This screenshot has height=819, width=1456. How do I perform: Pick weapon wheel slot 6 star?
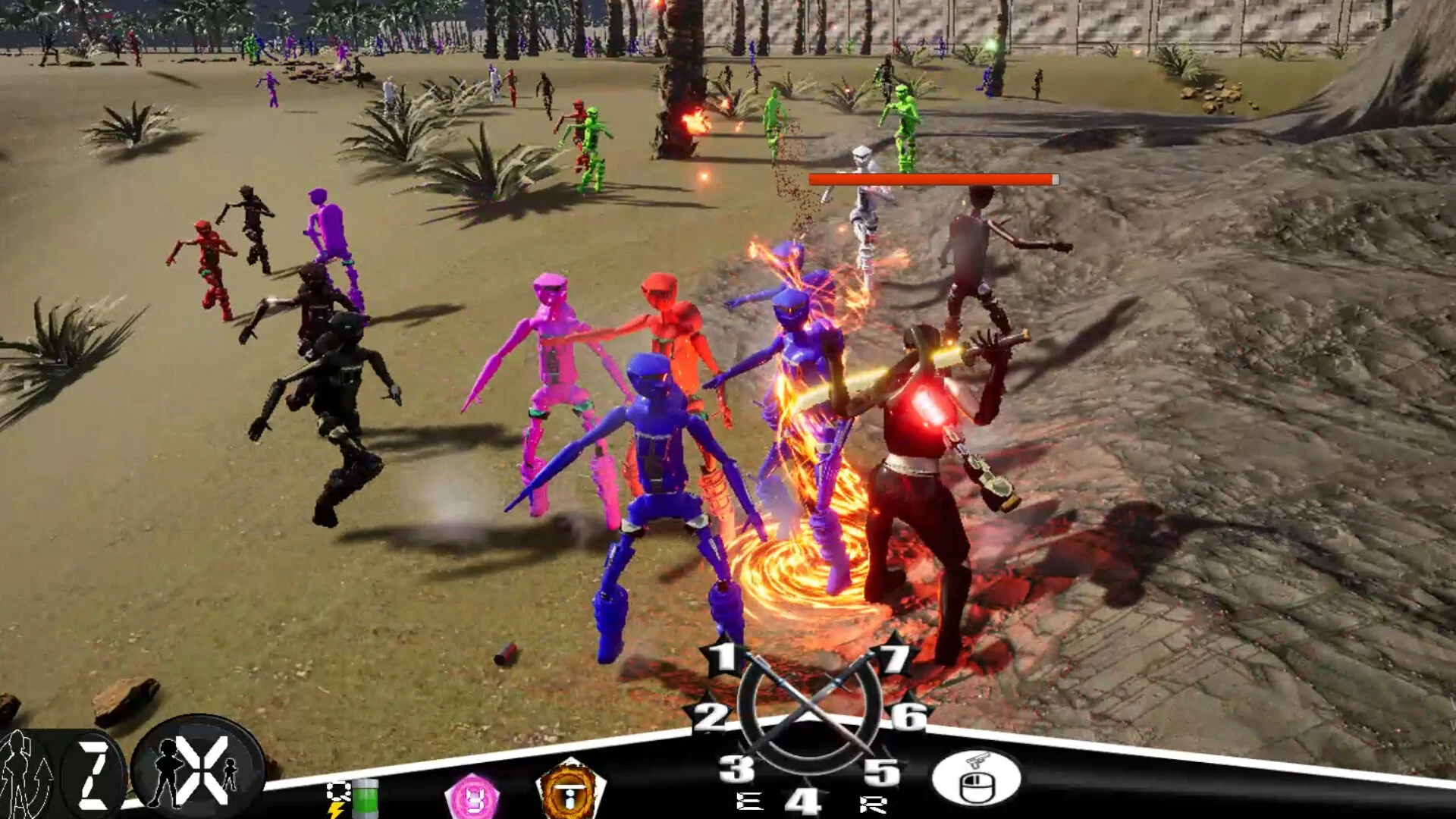click(x=908, y=715)
